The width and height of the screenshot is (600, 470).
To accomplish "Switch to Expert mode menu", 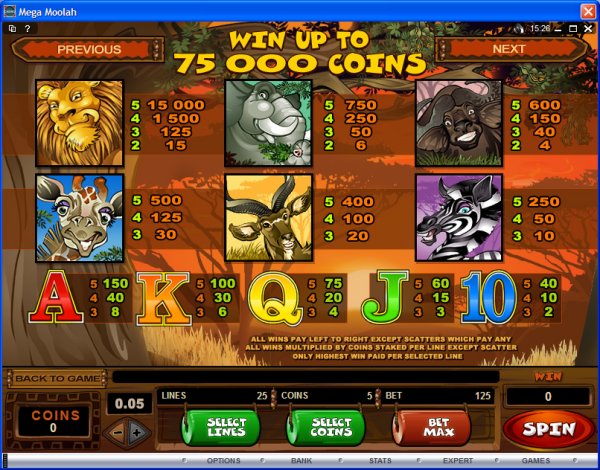I will click(458, 462).
